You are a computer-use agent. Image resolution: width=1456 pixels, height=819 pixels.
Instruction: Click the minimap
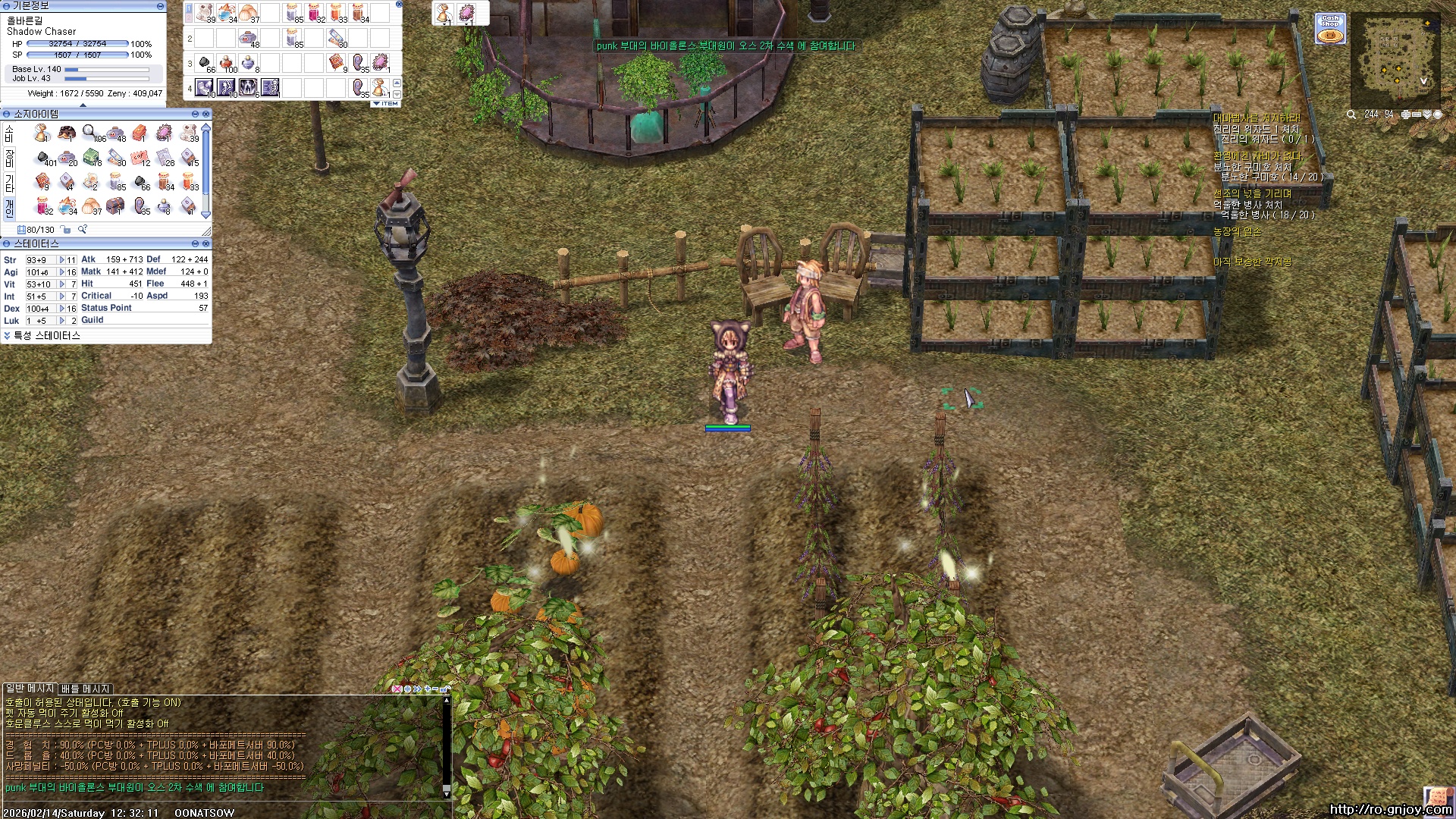click(1394, 61)
